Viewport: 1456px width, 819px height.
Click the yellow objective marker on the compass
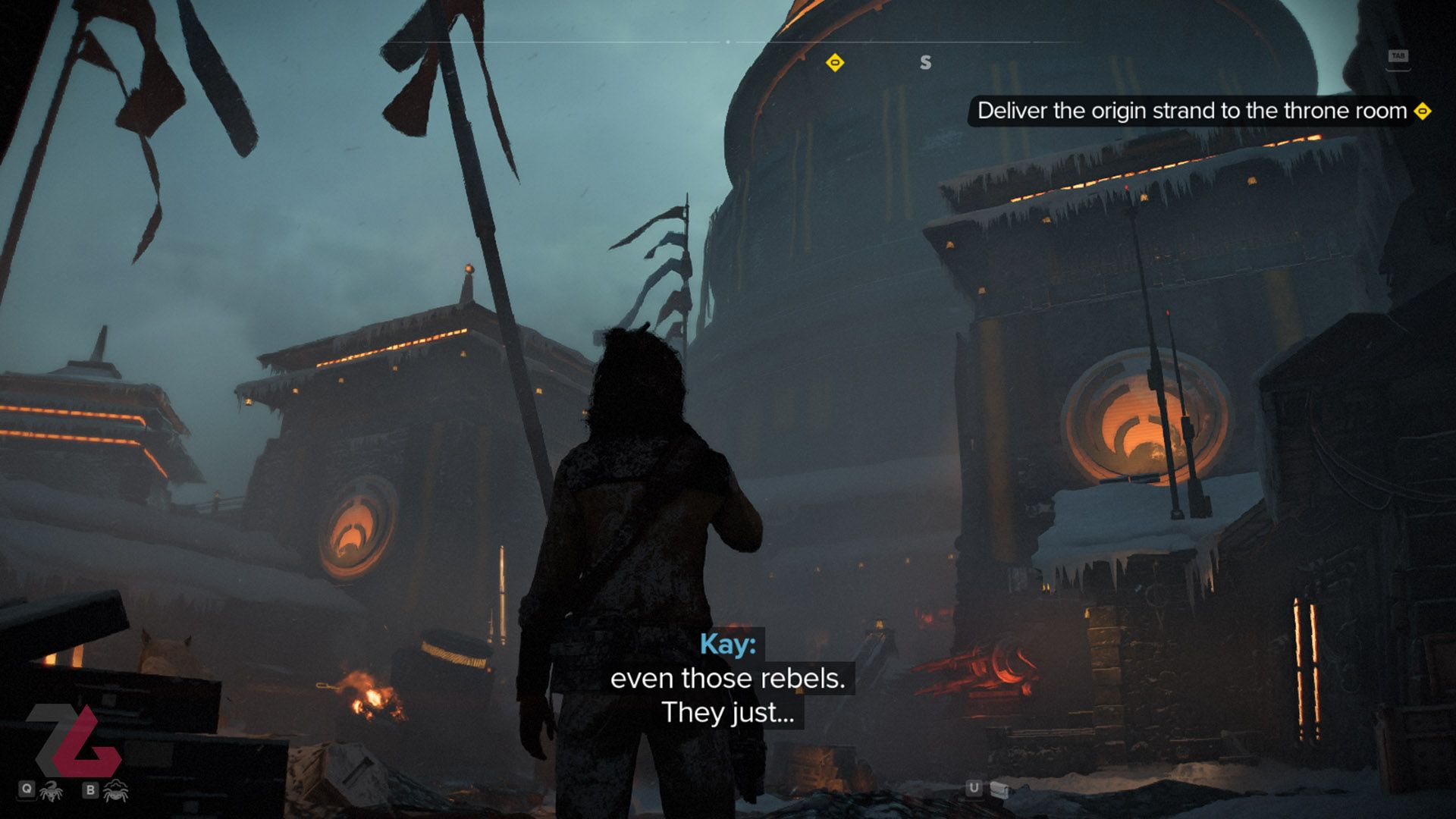(x=835, y=62)
